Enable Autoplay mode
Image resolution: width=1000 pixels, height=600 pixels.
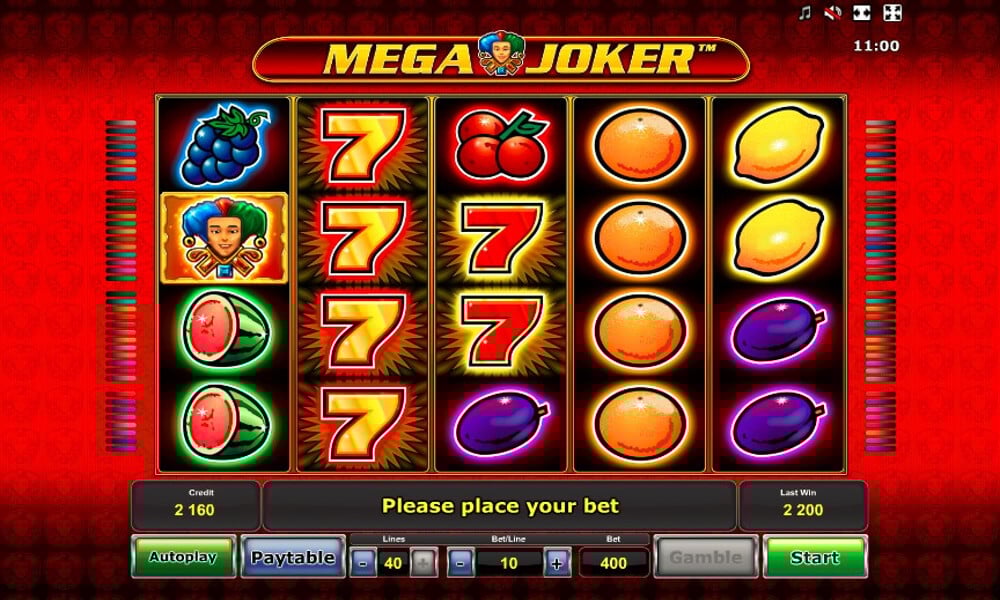(183, 557)
